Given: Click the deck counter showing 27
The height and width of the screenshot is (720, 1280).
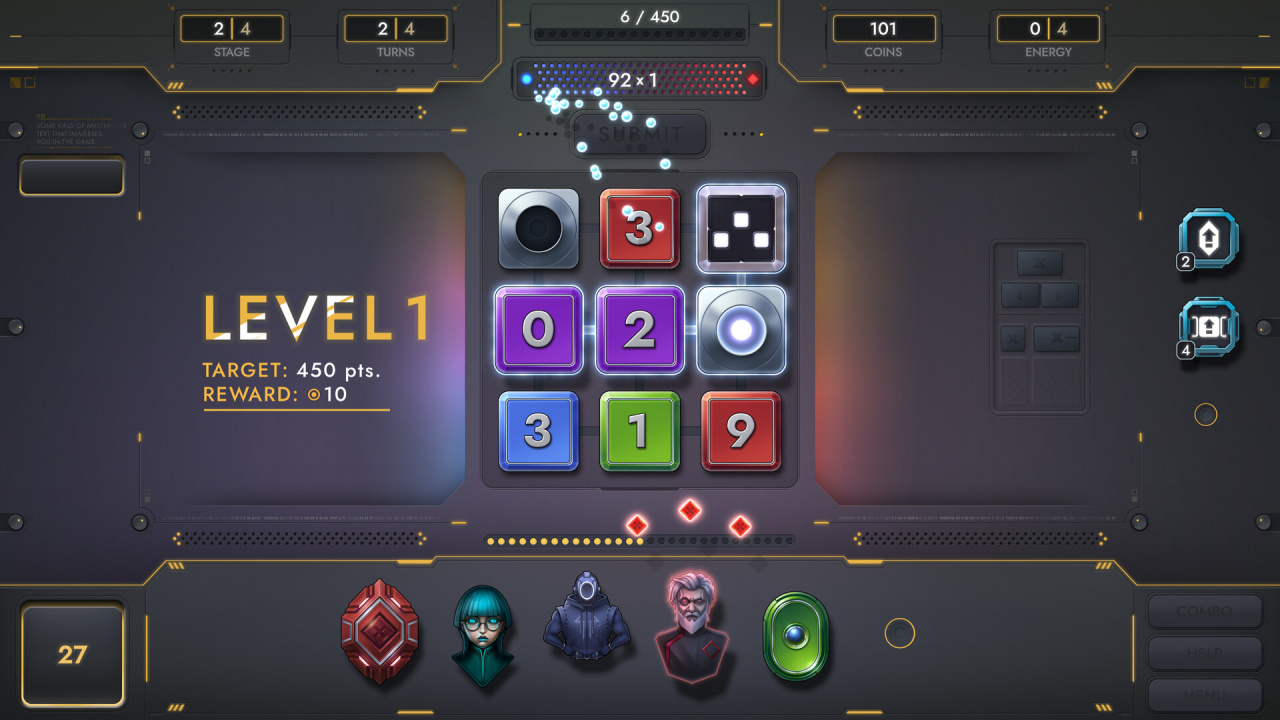Looking at the screenshot, I should point(72,655).
